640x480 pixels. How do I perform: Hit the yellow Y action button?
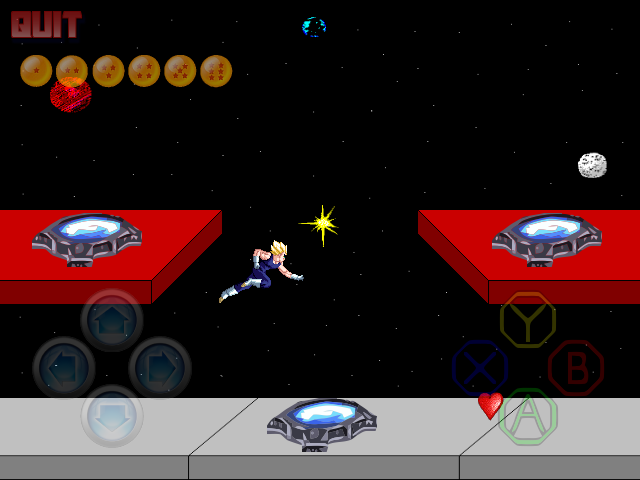[527, 319]
